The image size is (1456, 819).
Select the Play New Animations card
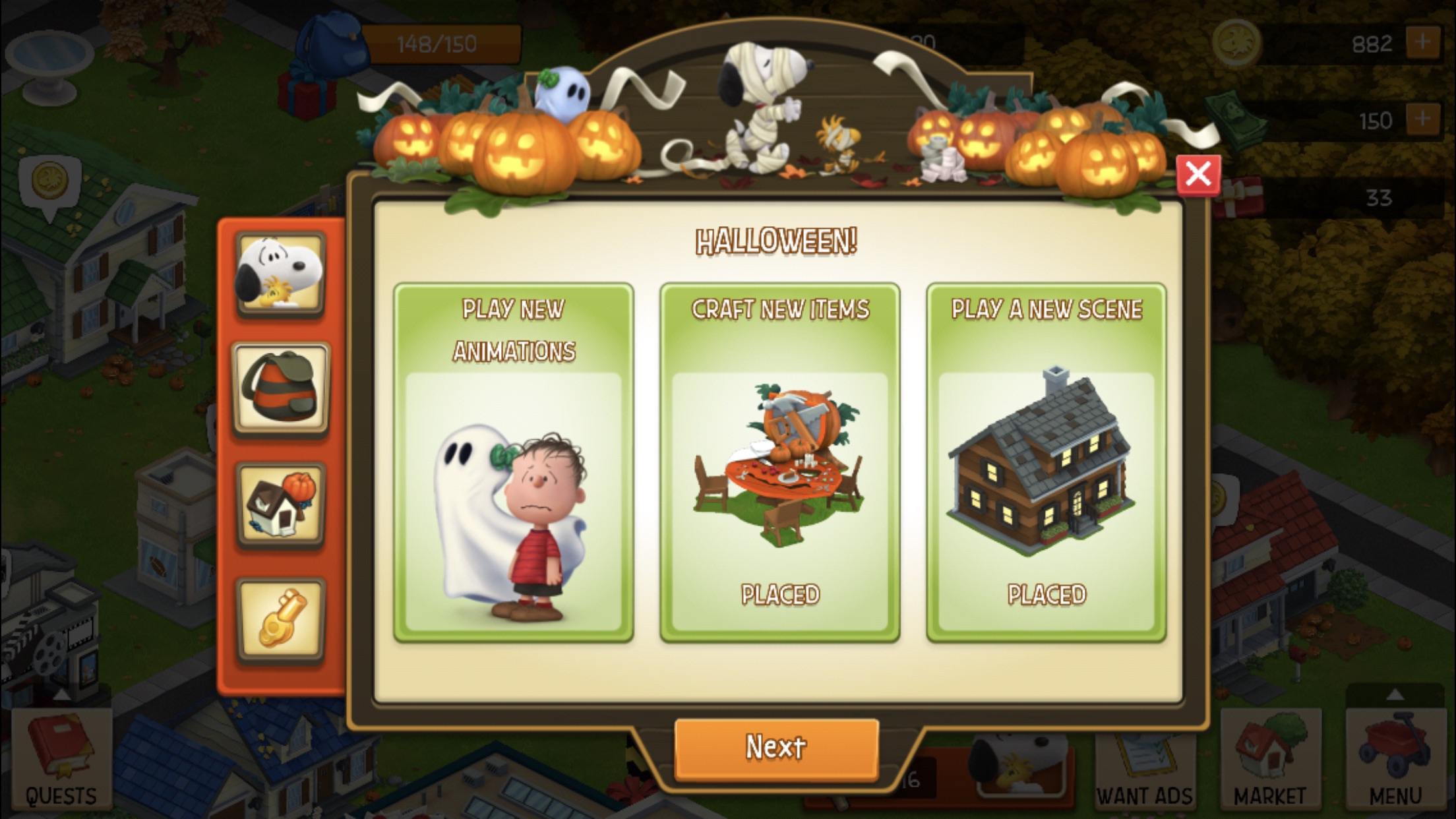pos(514,463)
